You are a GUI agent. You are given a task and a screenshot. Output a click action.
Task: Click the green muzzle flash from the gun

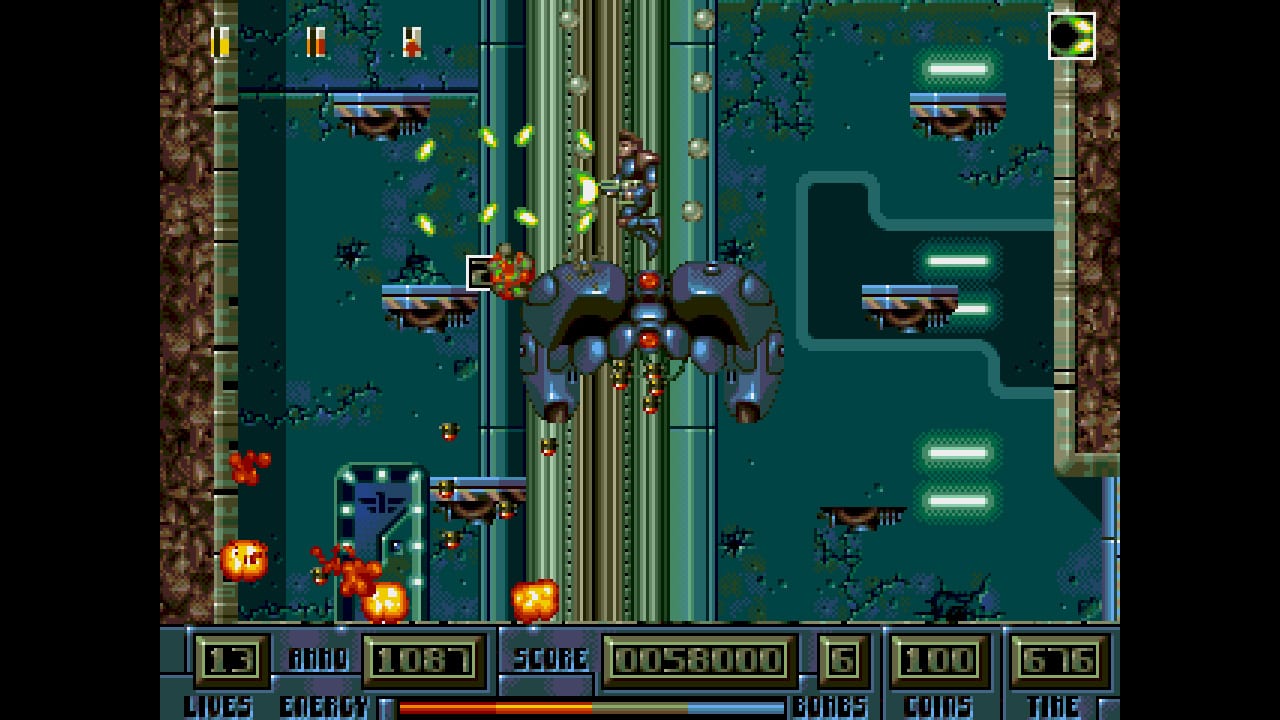pyautogui.click(x=586, y=190)
